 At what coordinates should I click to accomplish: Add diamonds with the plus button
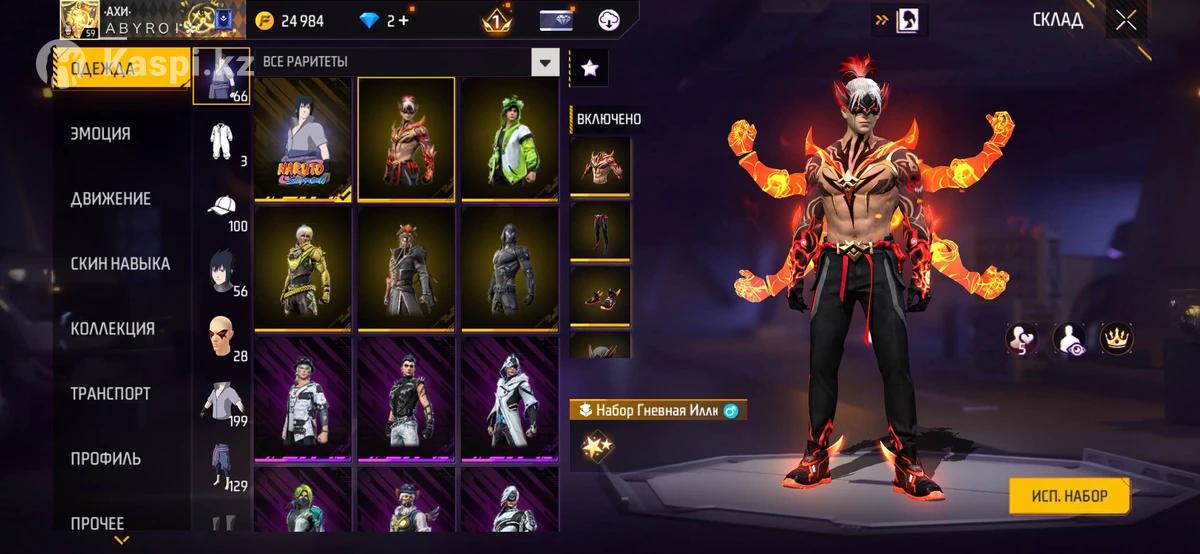click(401, 21)
